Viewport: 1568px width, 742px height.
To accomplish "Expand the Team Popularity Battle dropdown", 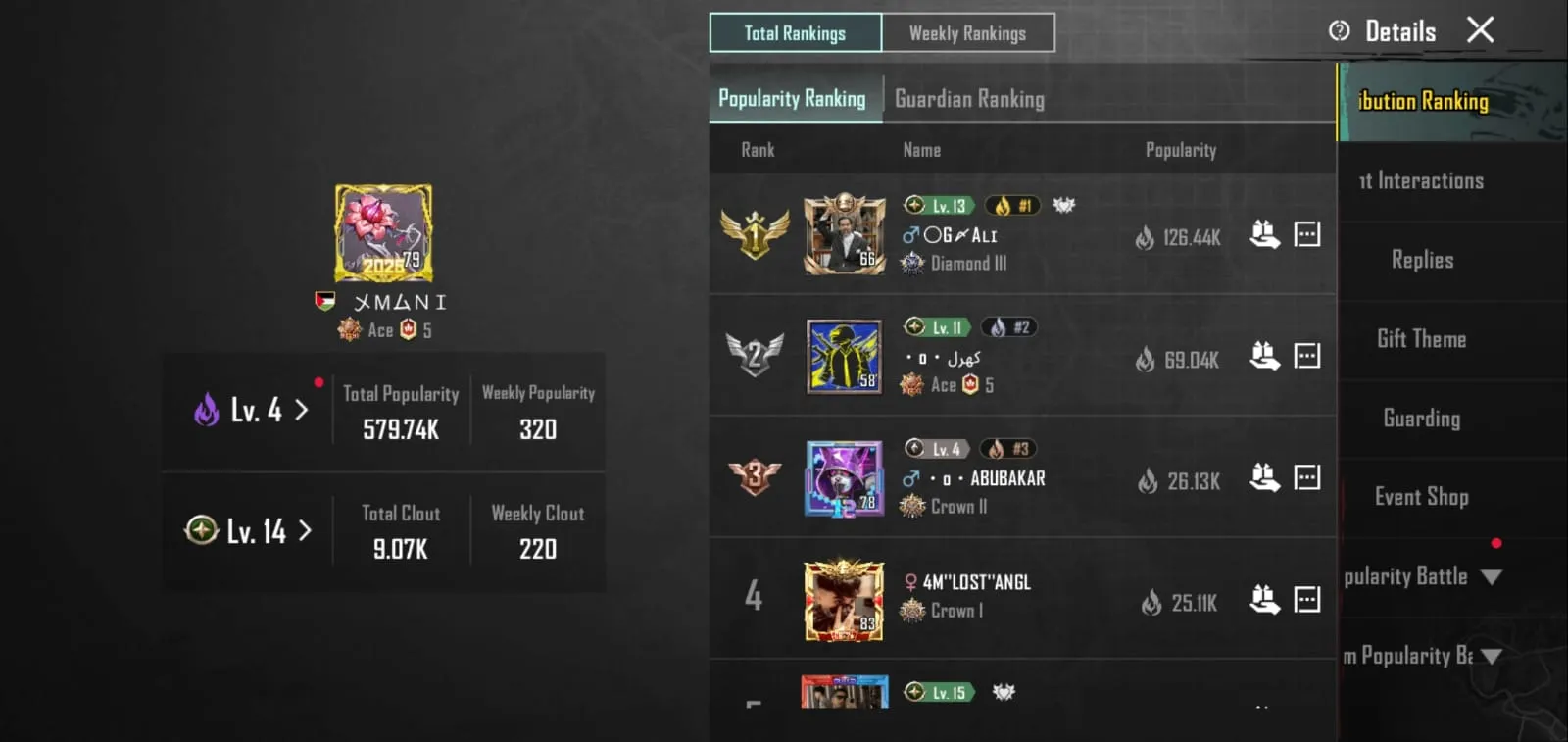I will (x=1491, y=656).
